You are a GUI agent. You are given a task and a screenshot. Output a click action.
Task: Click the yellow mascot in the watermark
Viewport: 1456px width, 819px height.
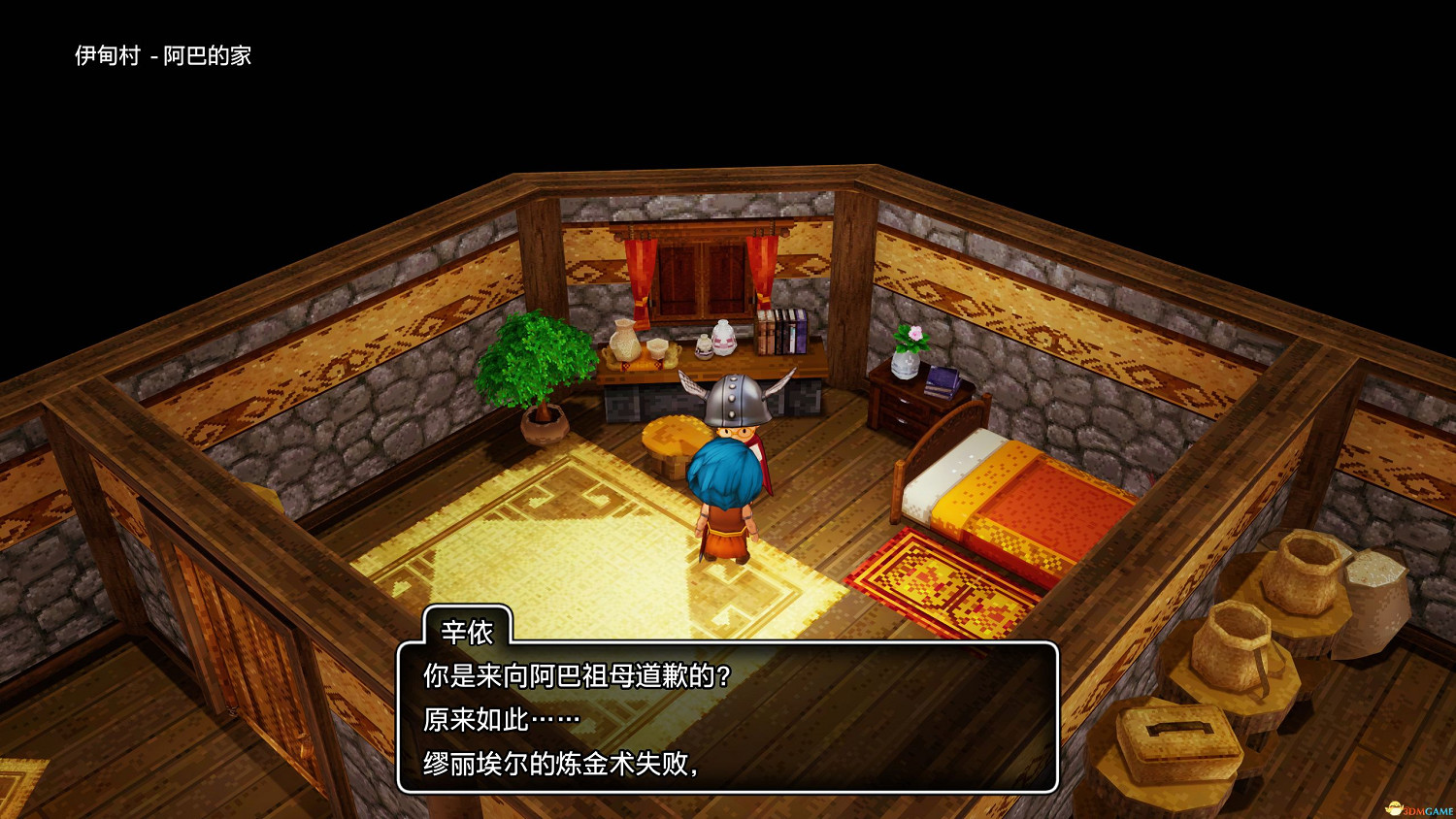pyautogui.click(x=1394, y=807)
